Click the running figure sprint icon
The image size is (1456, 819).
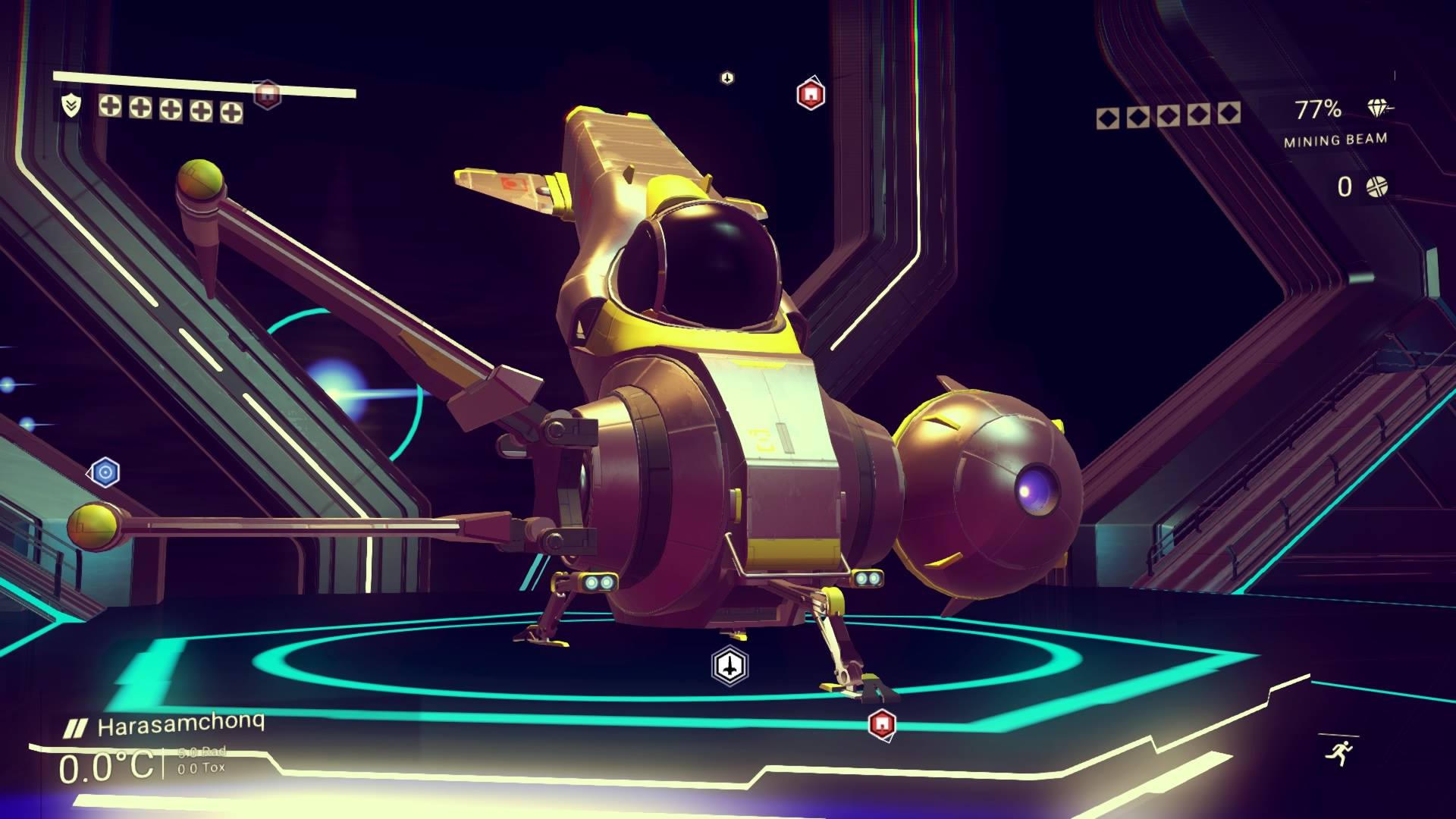pyautogui.click(x=1338, y=752)
